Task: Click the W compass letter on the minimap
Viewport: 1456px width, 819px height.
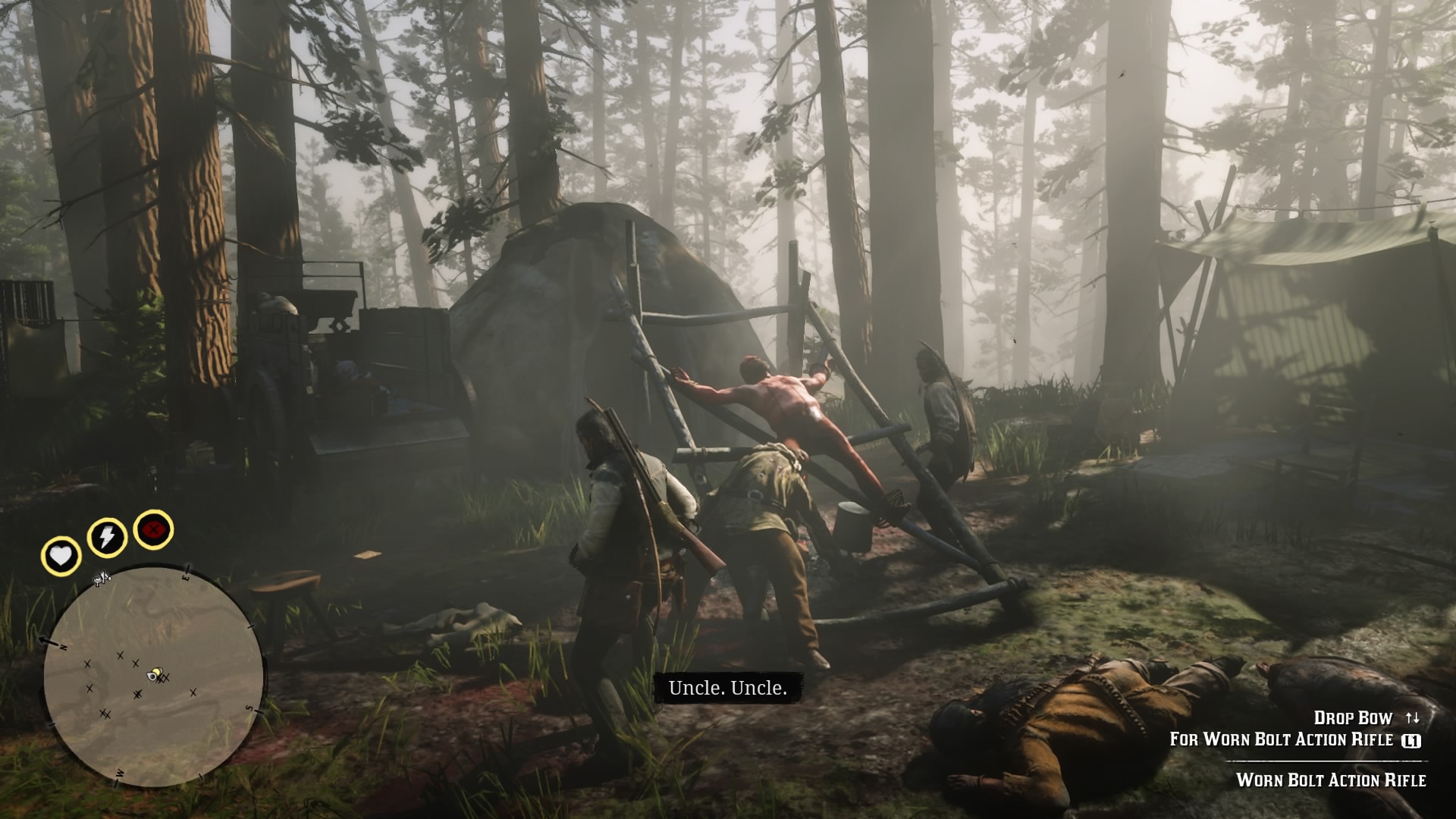Action: tap(119, 773)
